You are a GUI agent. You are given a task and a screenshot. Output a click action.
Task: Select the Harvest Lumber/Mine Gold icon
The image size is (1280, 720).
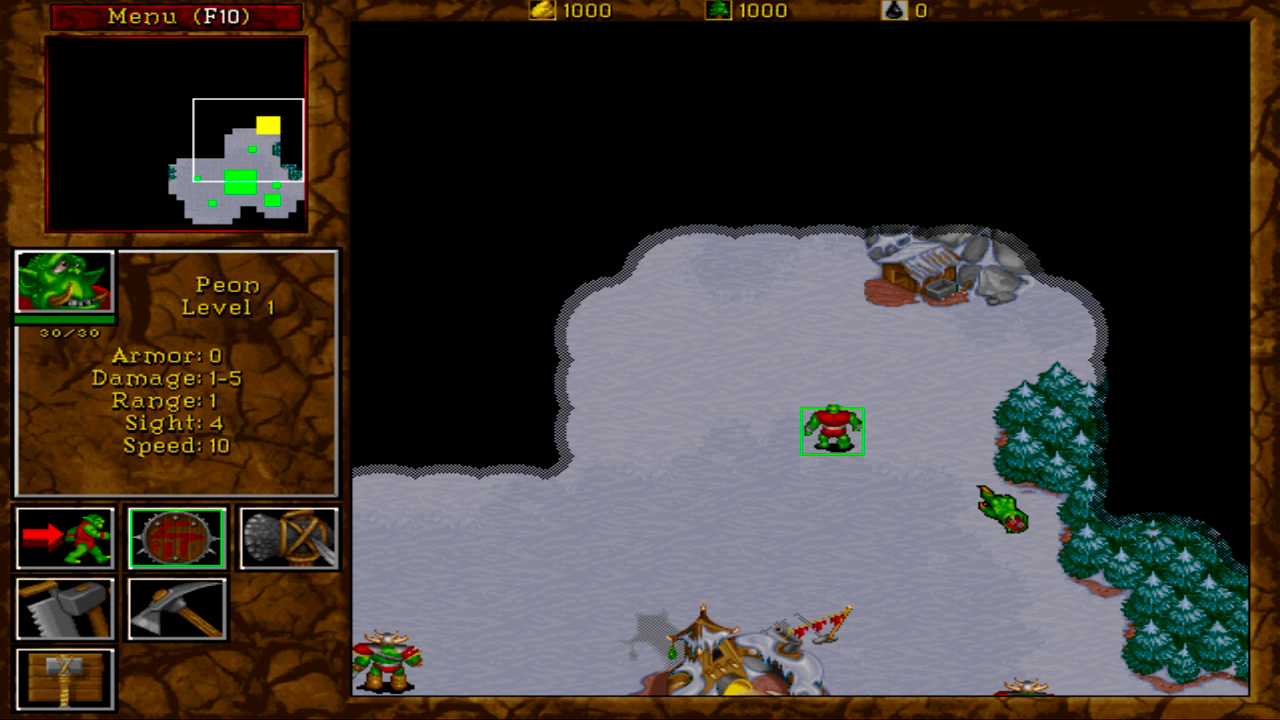pos(176,608)
